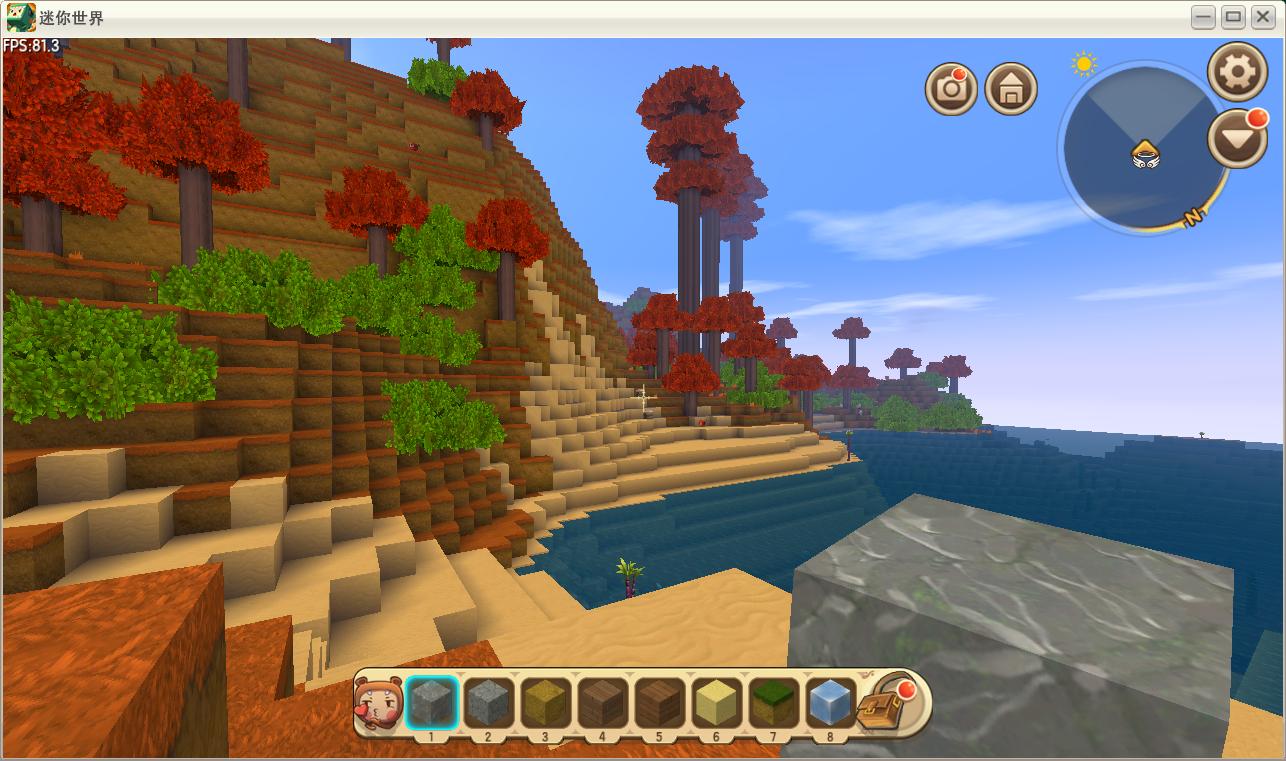This screenshot has height=761, width=1286.
Task: Select the olive-yellow block in slot 3
Action: click(x=545, y=702)
